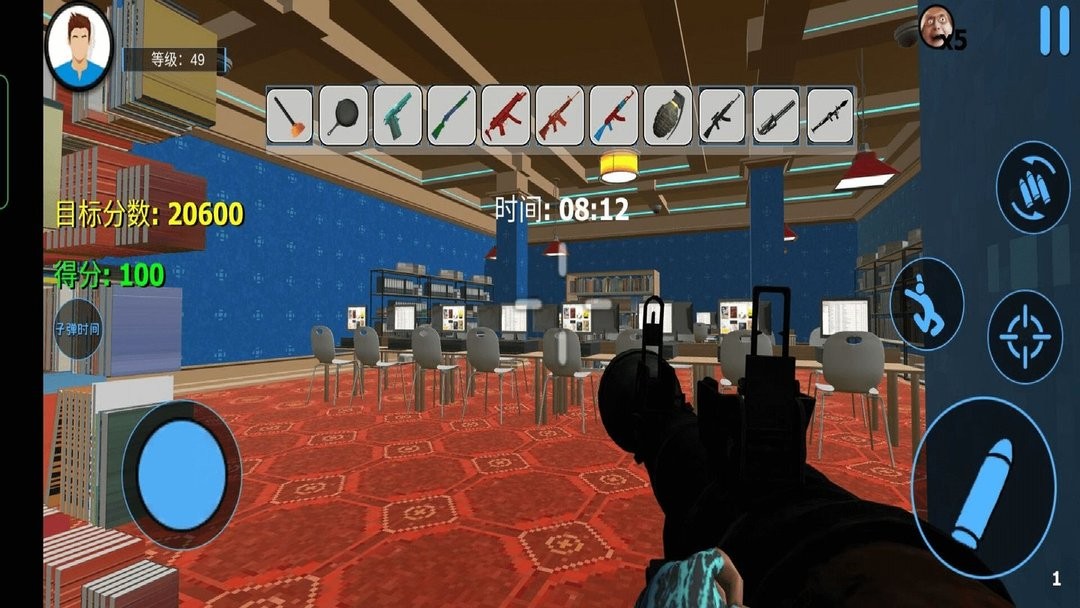Select the rocket launcher slot
The width and height of the screenshot is (1080, 608).
(x=831, y=116)
